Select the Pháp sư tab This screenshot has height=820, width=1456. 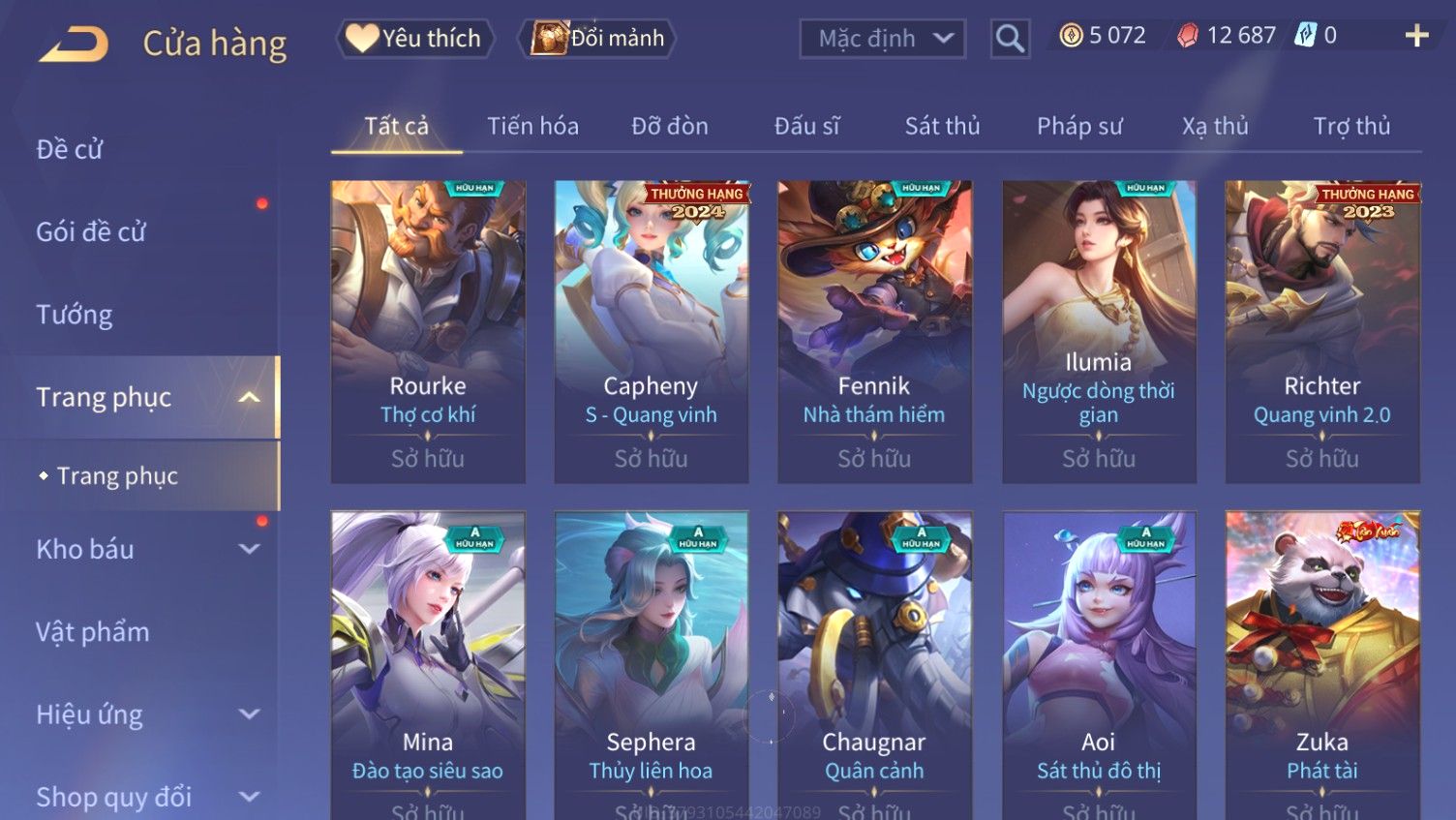pyautogui.click(x=1079, y=126)
